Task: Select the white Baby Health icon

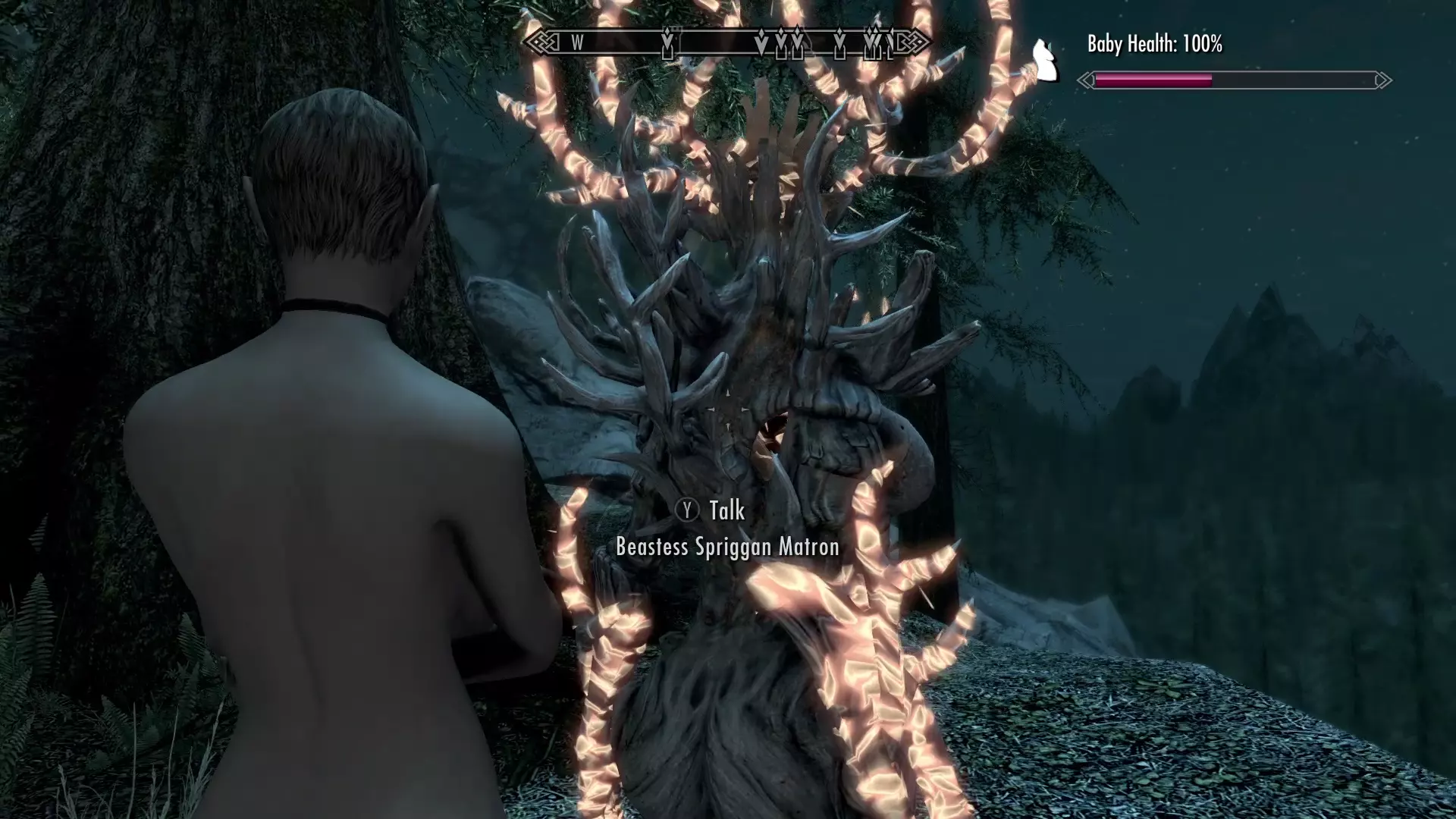Action: 1046,61
